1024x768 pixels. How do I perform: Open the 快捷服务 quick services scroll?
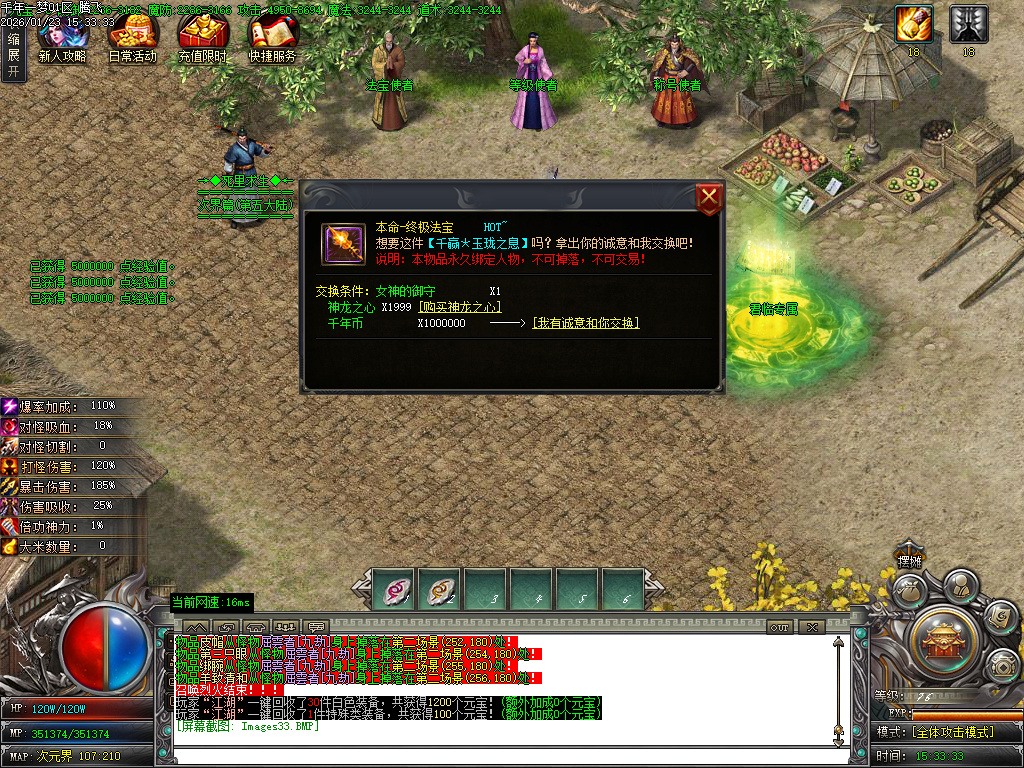(x=272, y=38)
